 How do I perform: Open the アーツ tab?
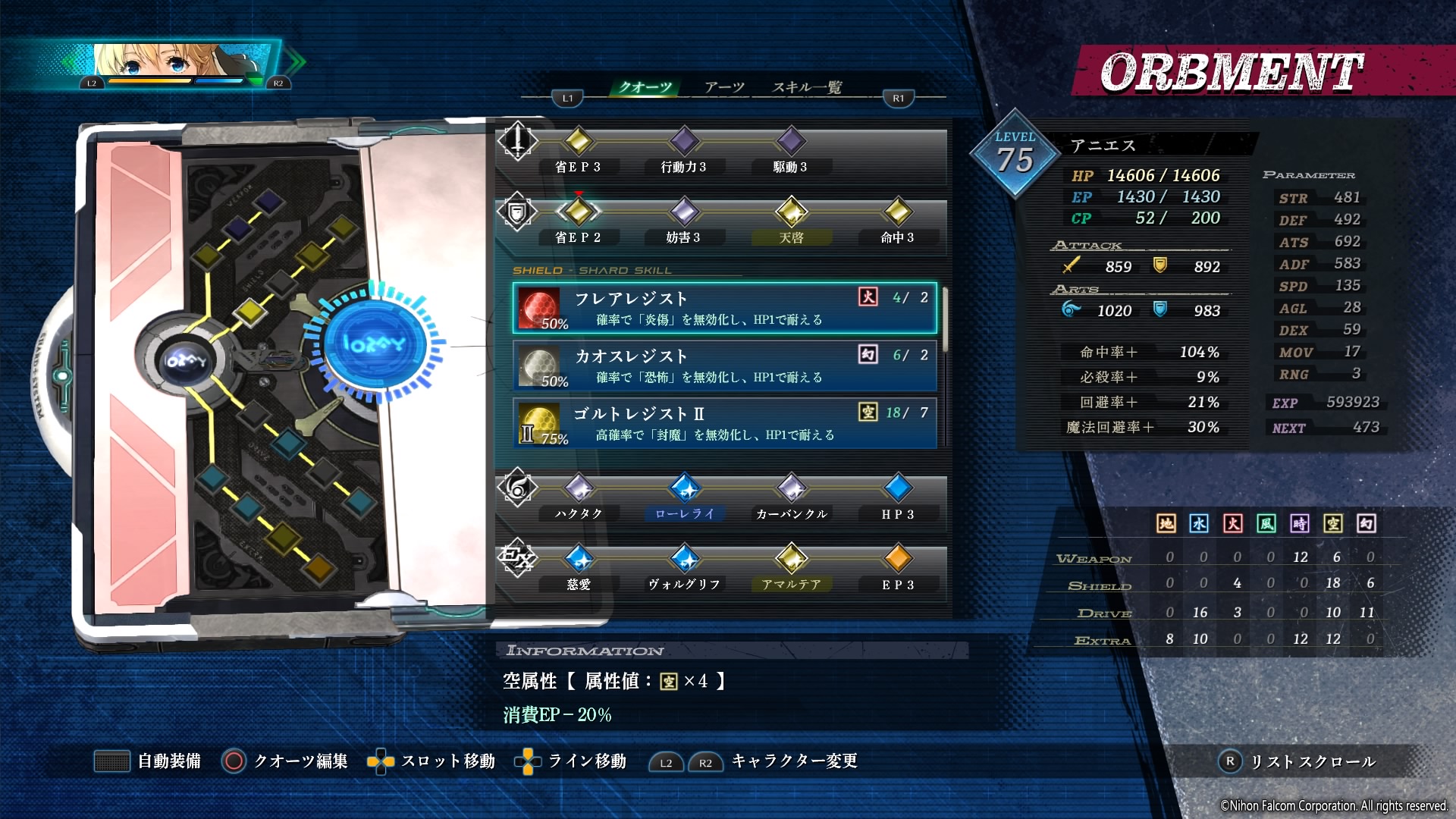click(x=724, y=87)
